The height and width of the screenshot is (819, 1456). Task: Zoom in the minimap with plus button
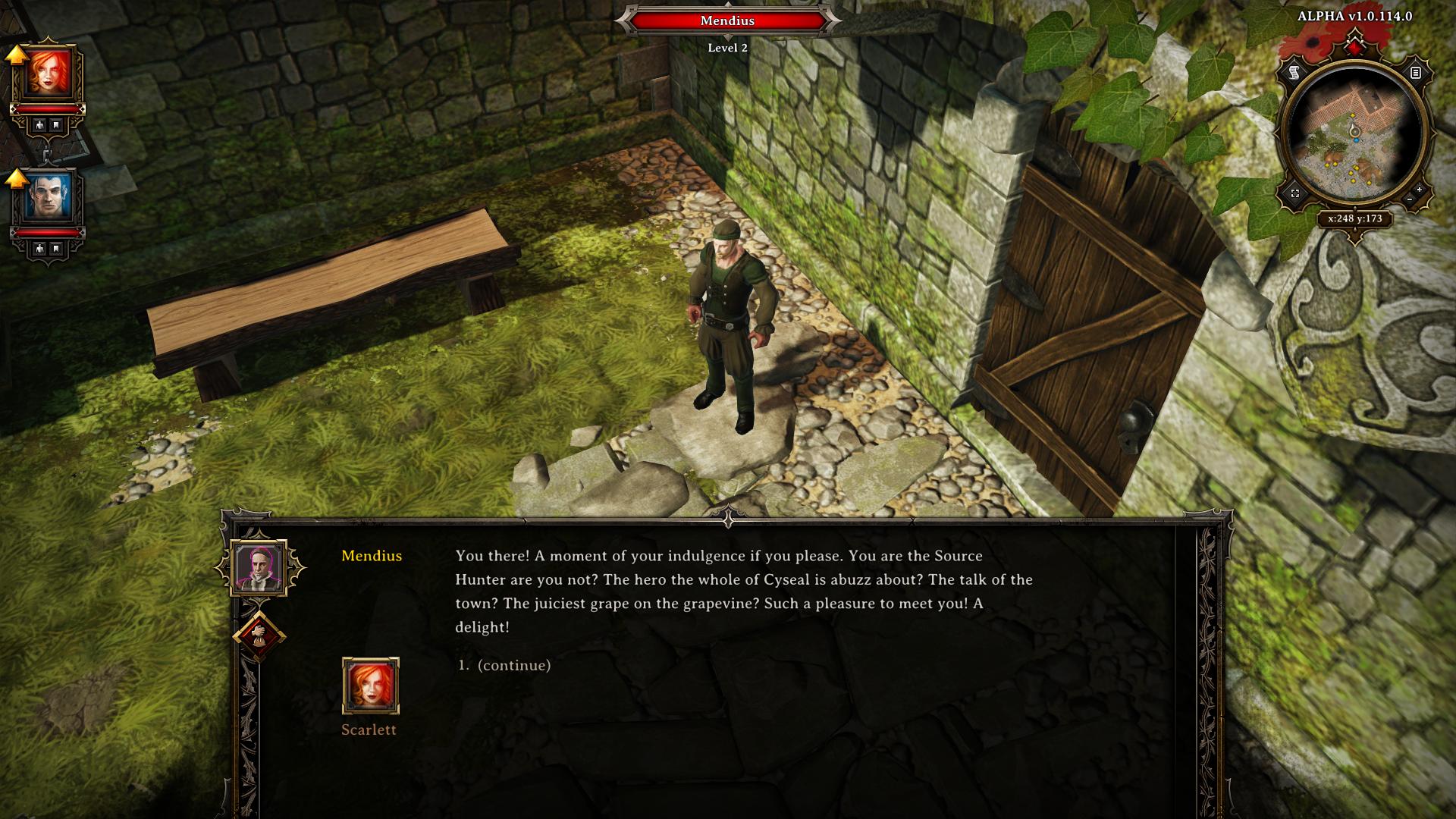pyautogui.click(x=1419, y=189)
